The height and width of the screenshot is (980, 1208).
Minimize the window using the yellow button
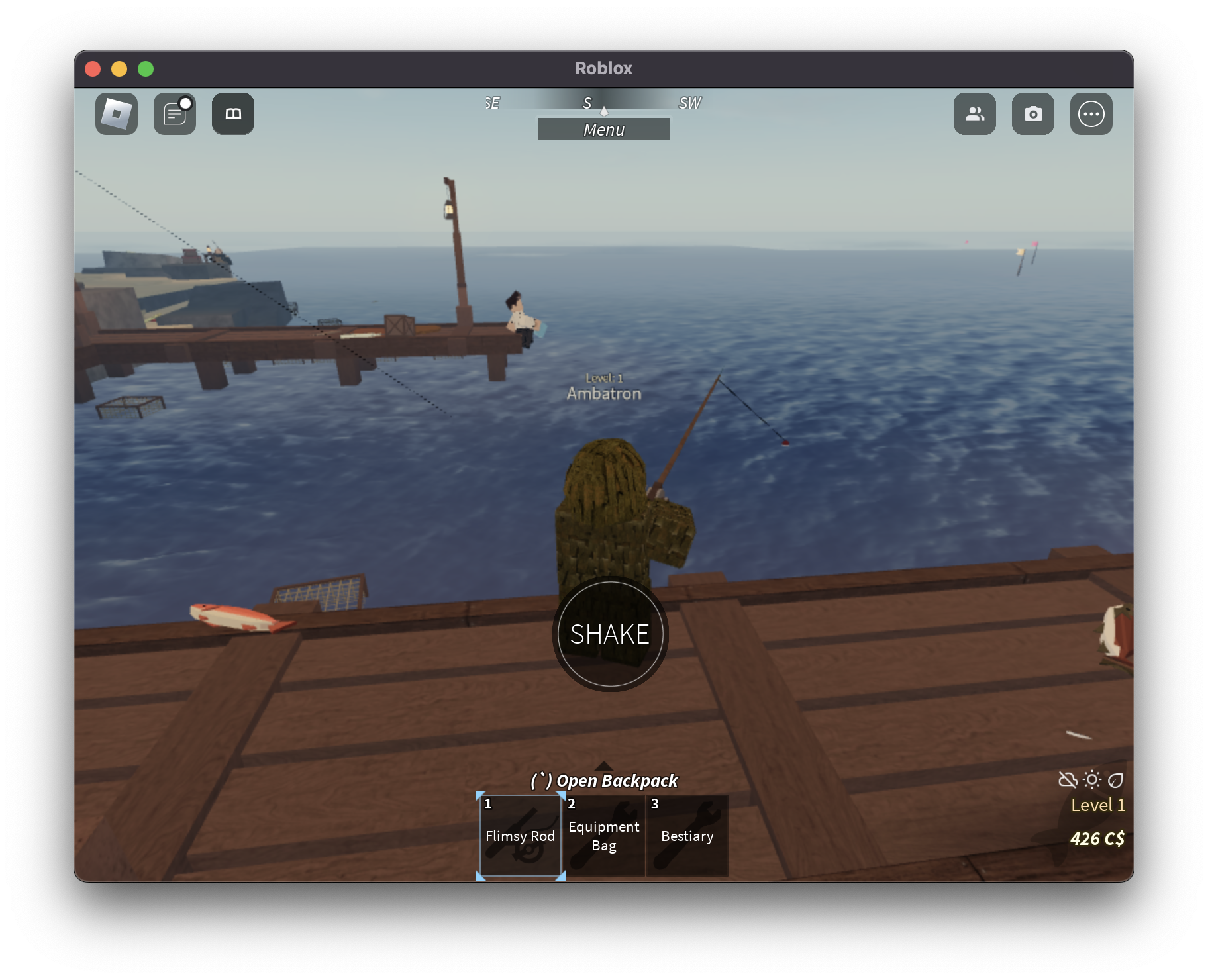coord(119,69)
